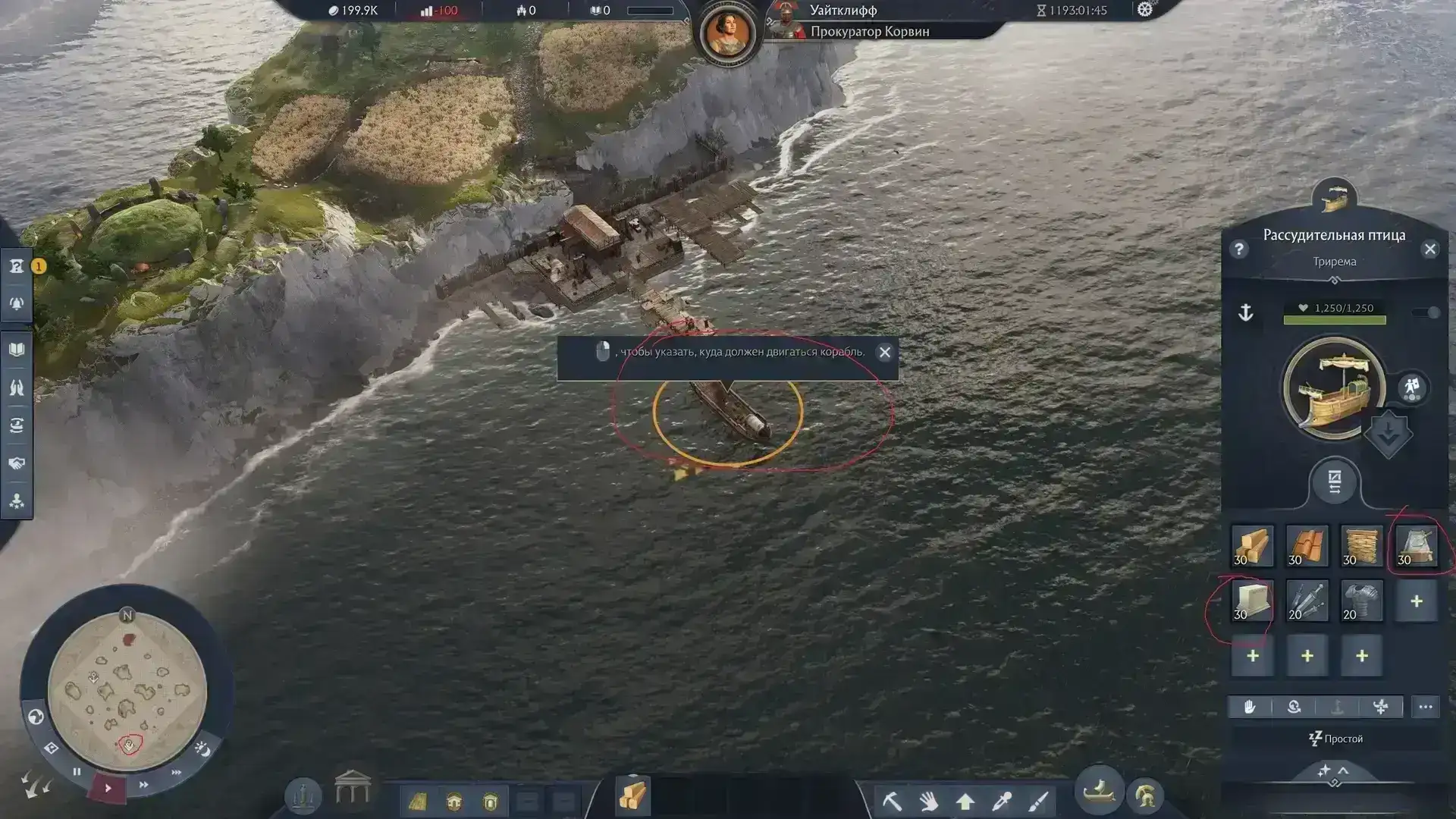1456x819 pixels.
Task: Open the ship cargo transfer button
Action: click(x=1334, y=482)
